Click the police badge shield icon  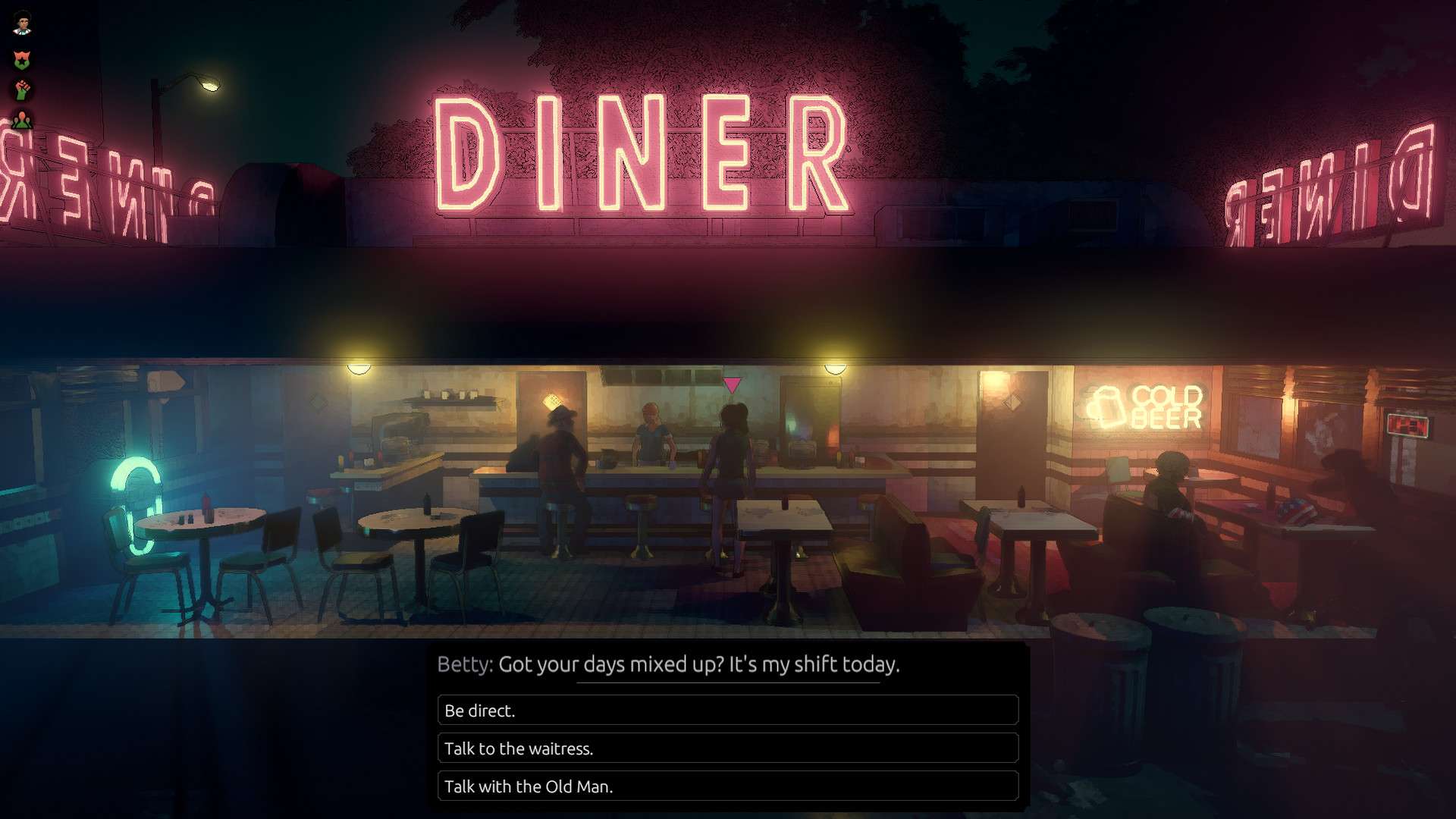tap(22, 58)
